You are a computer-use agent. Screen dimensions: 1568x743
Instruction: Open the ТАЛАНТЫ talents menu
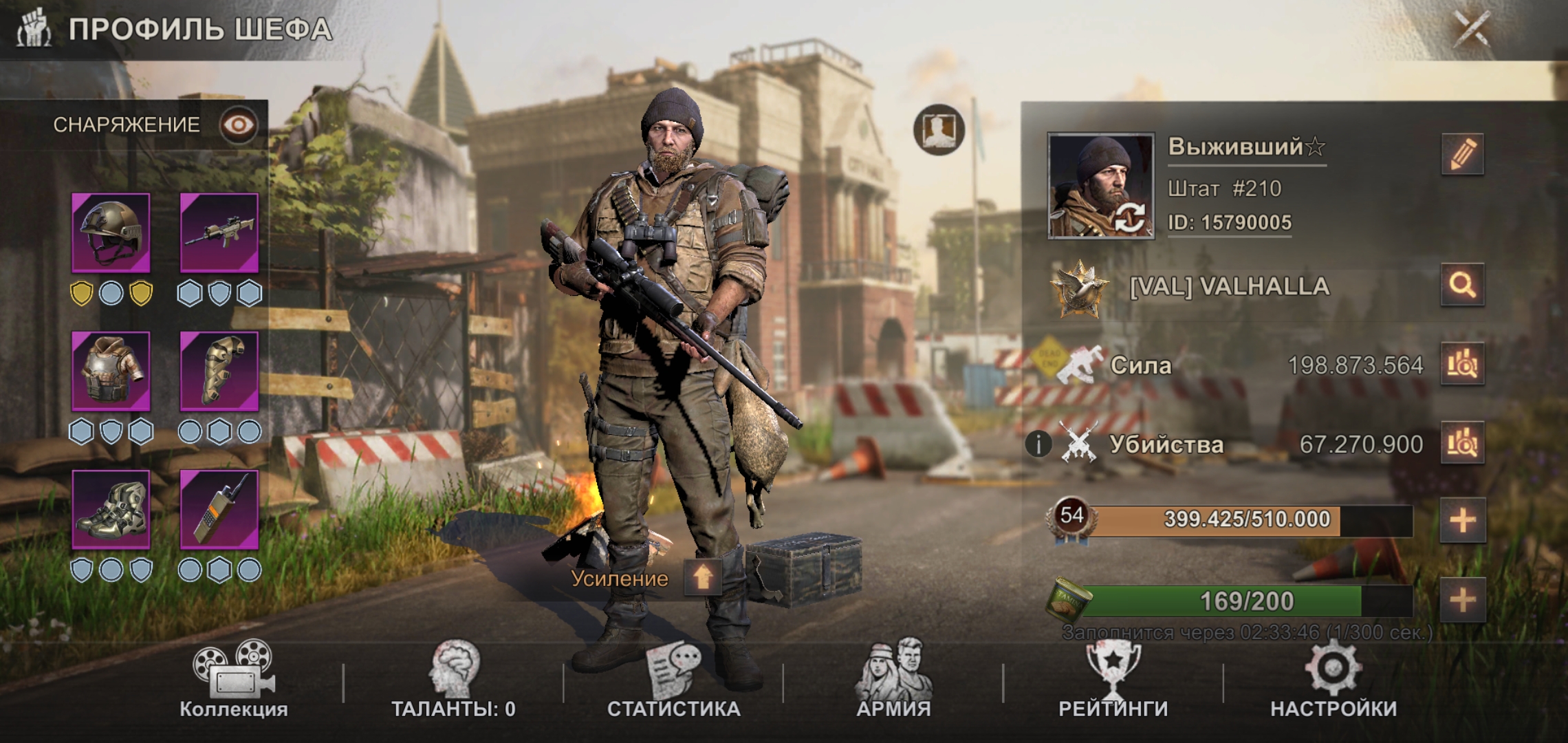point(453,680)
